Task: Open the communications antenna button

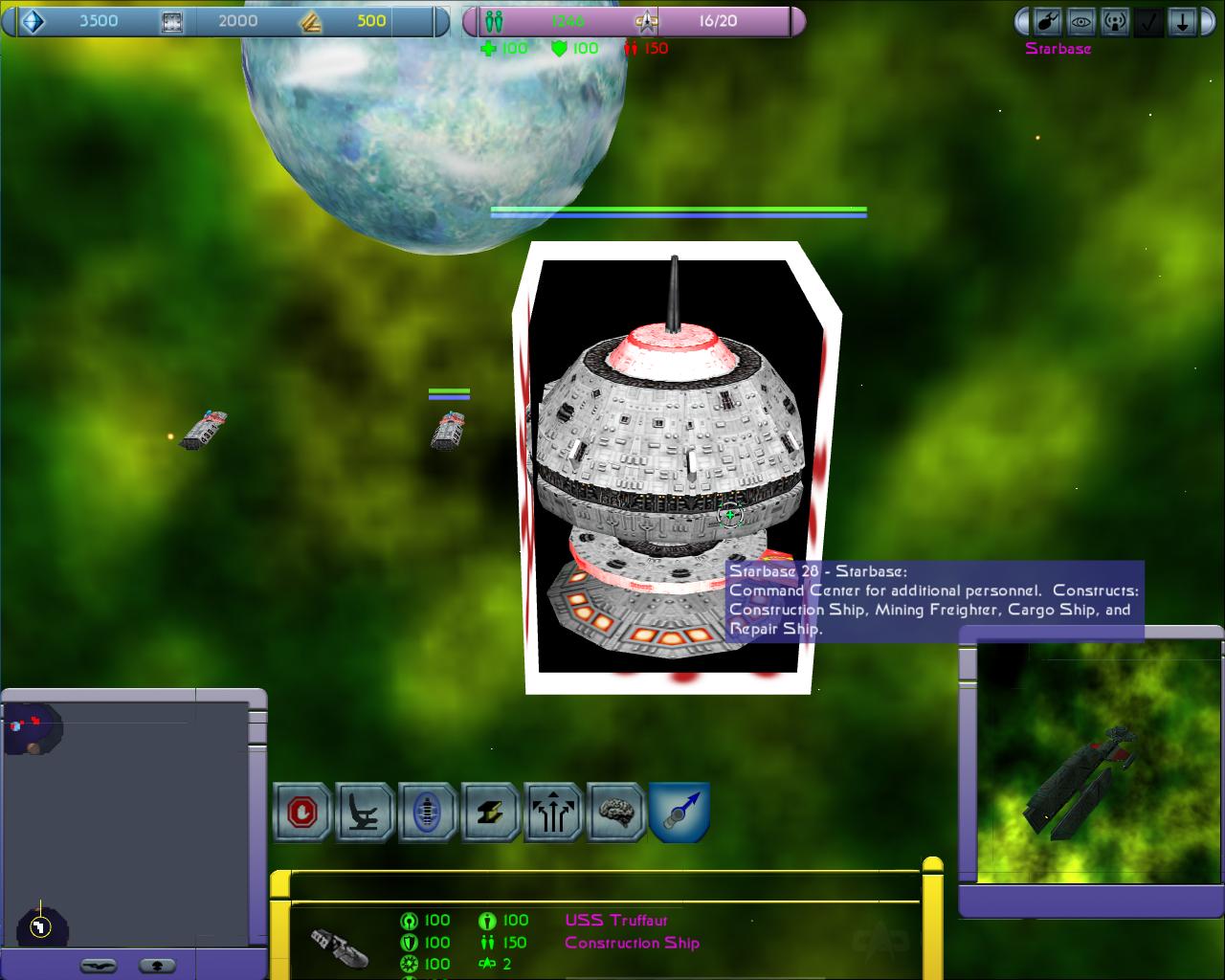Action: tap(1115, 21)
